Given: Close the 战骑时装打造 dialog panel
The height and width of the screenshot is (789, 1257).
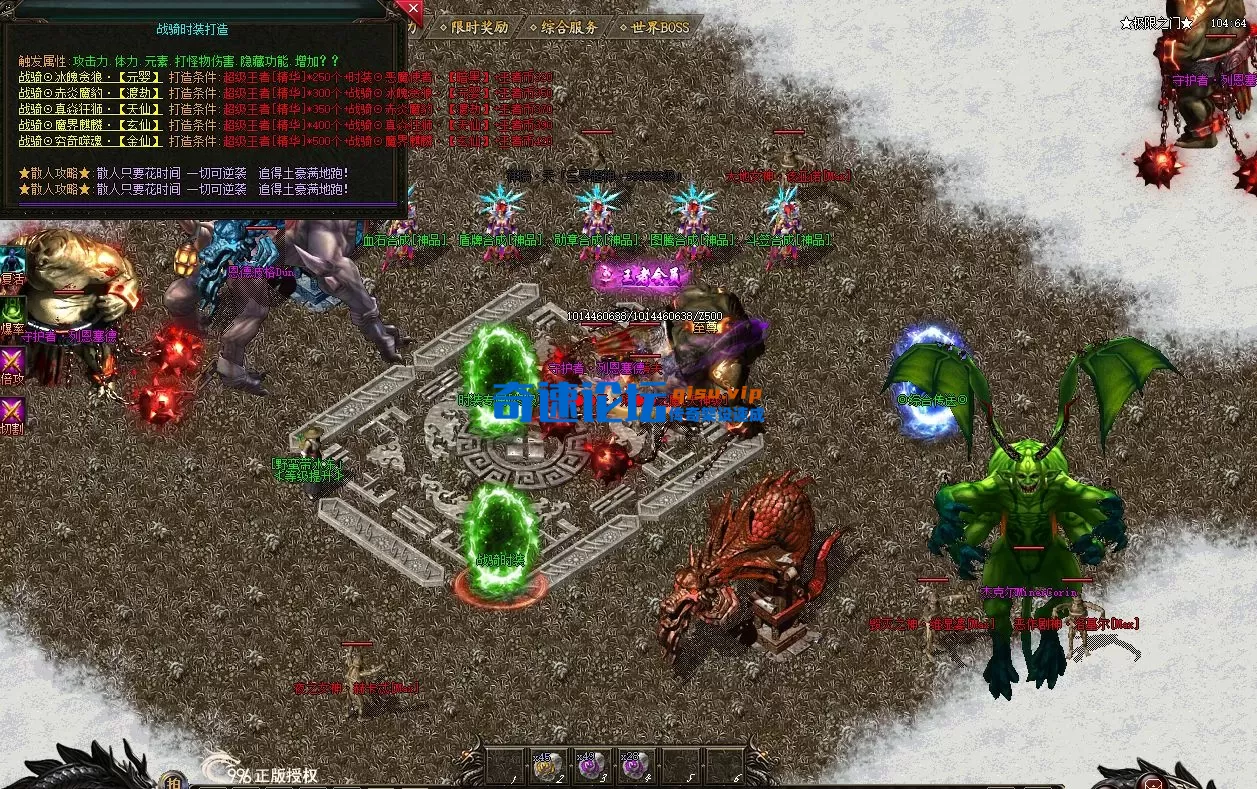Looking at the screenshot, I should (x=411, y=9).
